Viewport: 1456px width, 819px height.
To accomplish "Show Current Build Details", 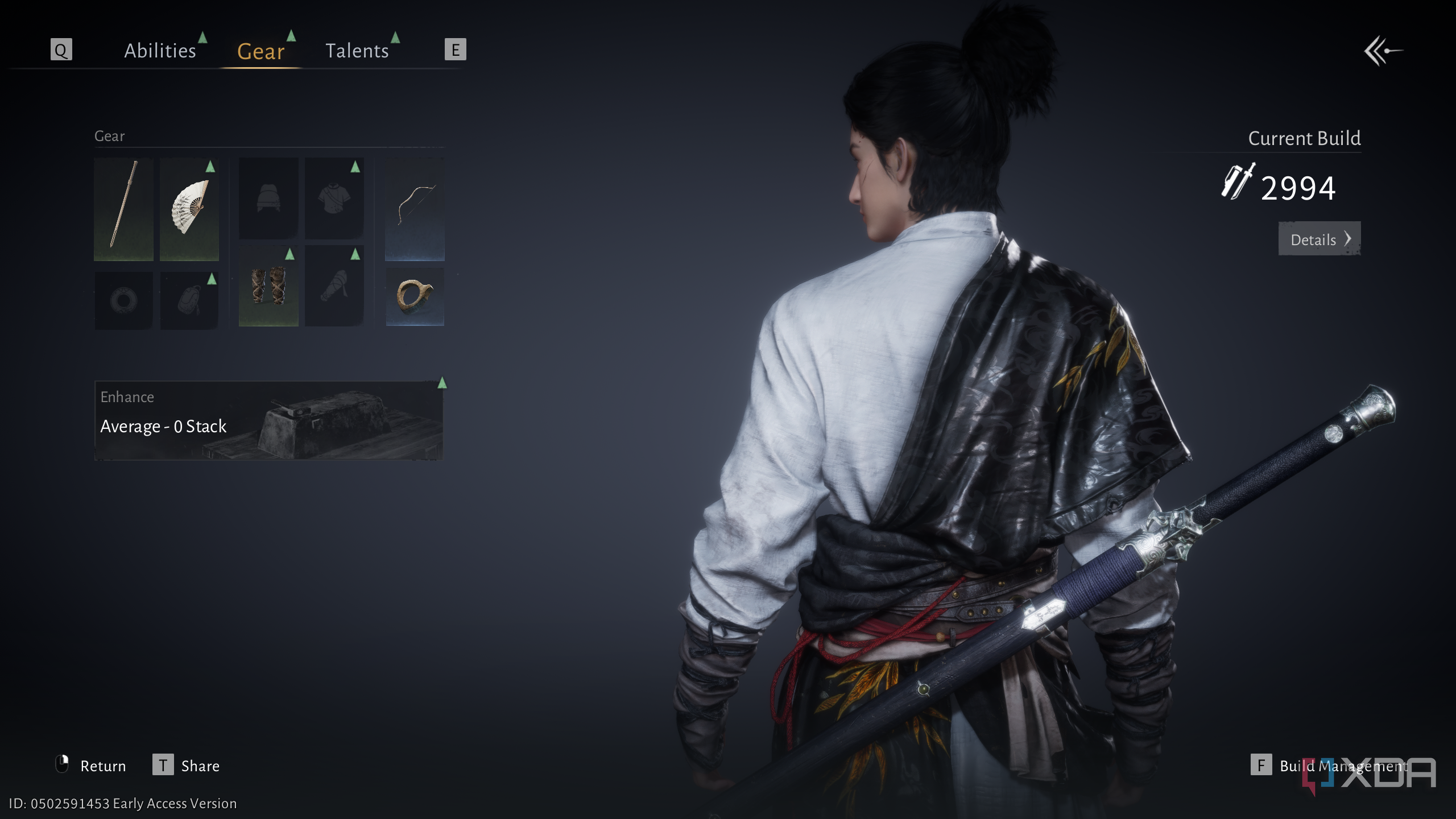I will tap(1319, 239).
